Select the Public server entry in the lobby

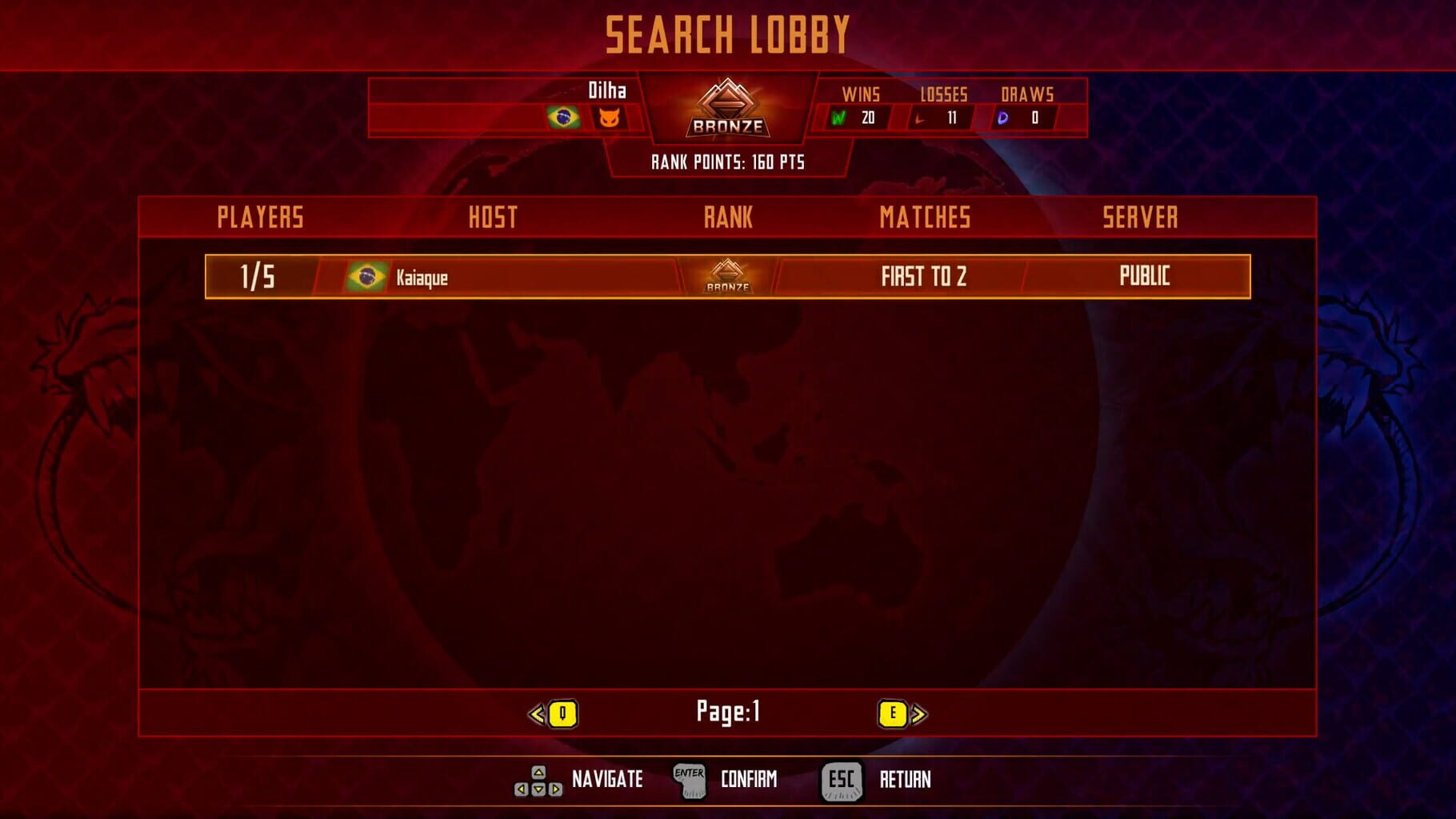point(1144,278)
